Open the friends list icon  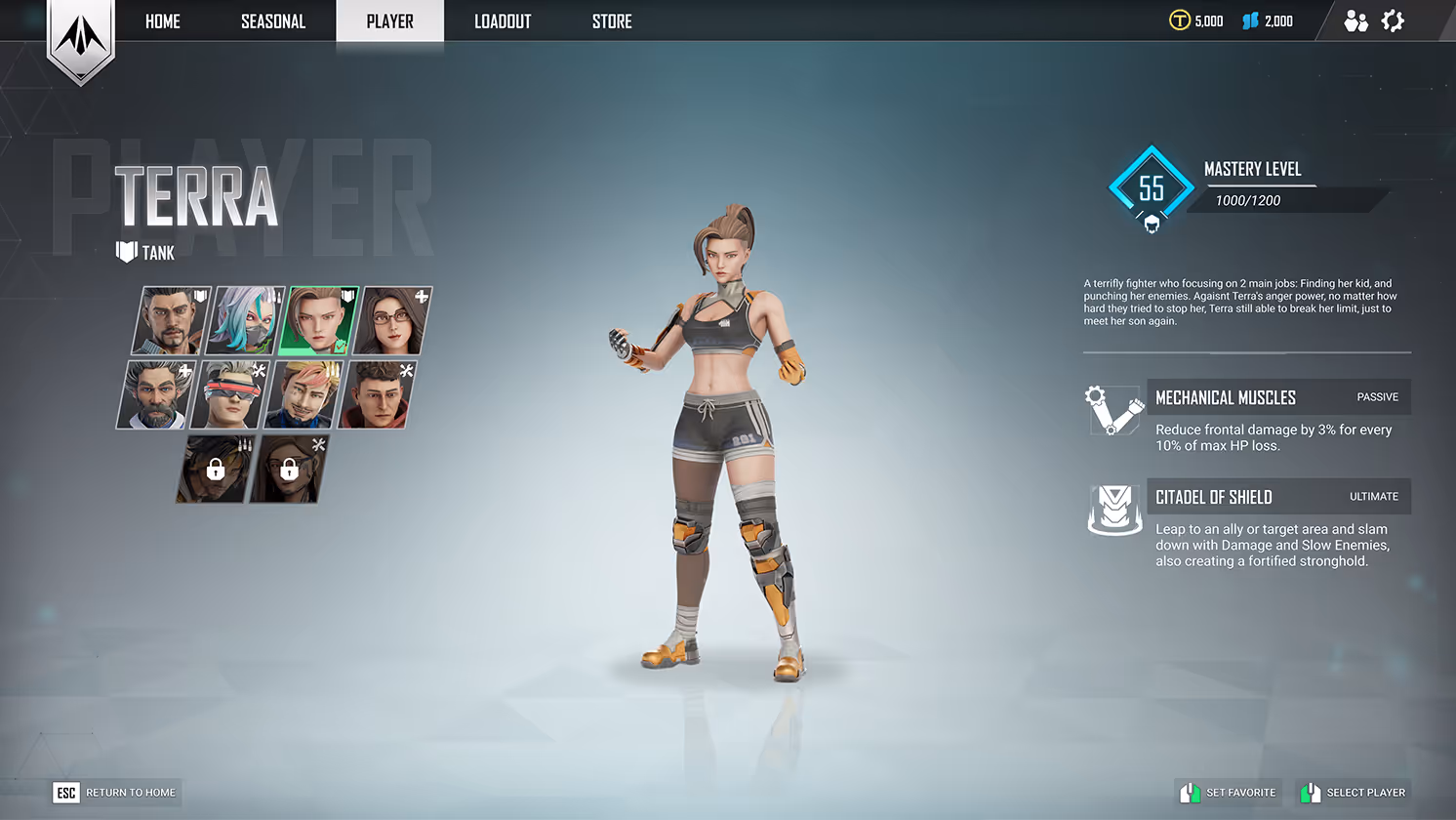tap(1355, 21)
